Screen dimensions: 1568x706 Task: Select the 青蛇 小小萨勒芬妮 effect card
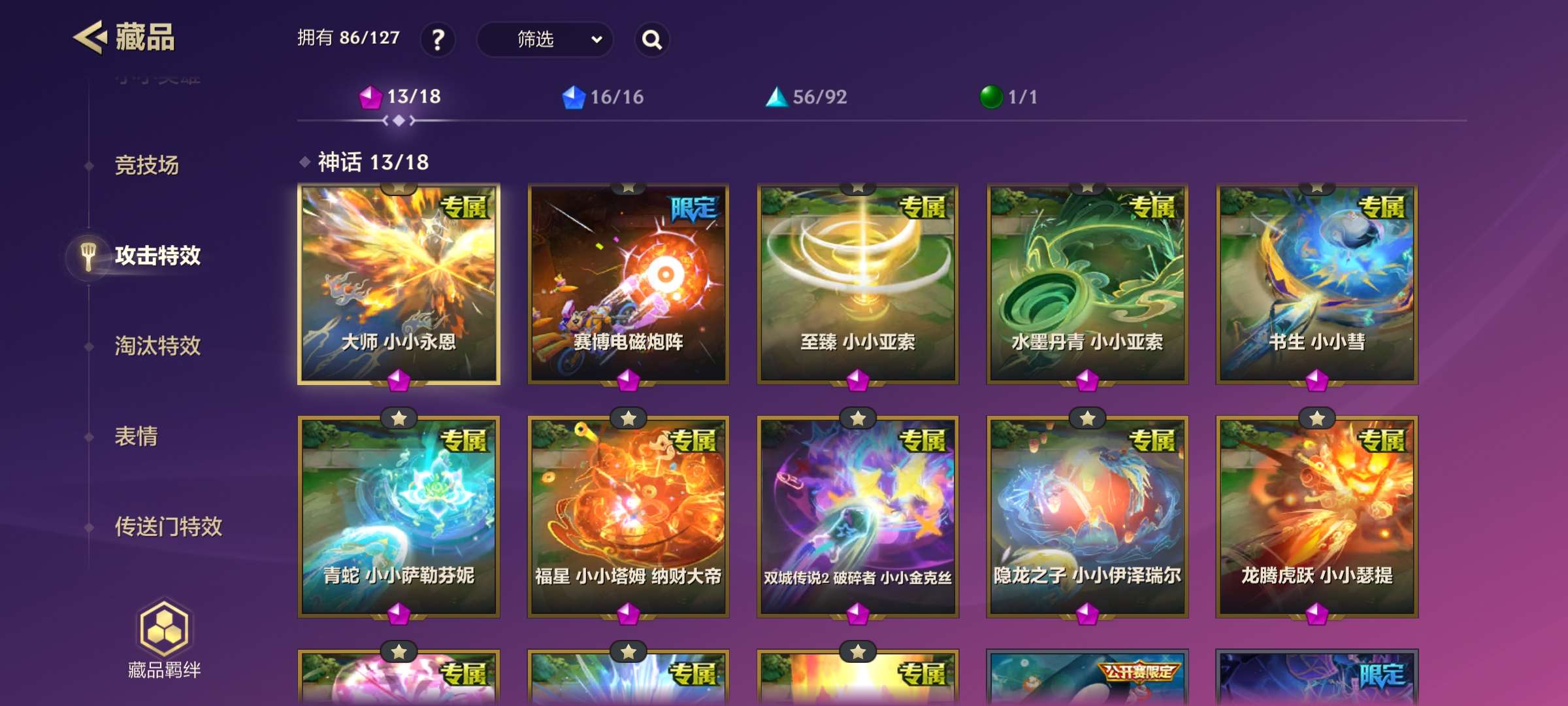[399, 516]
